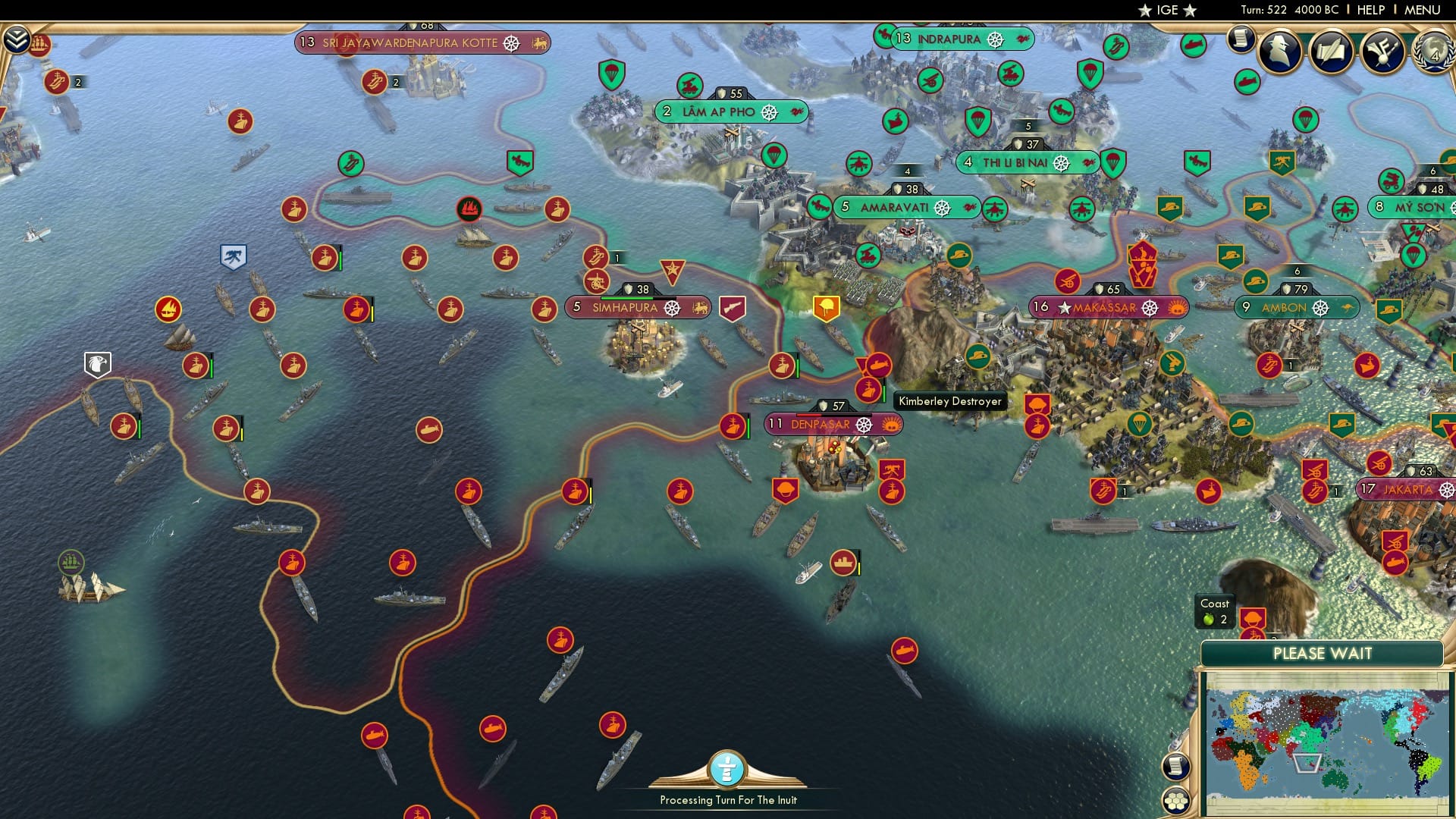The image size is (1456, 819).
Task: Toggle map options via the scroll icon beside minimap
Action: pos(1176,766)
